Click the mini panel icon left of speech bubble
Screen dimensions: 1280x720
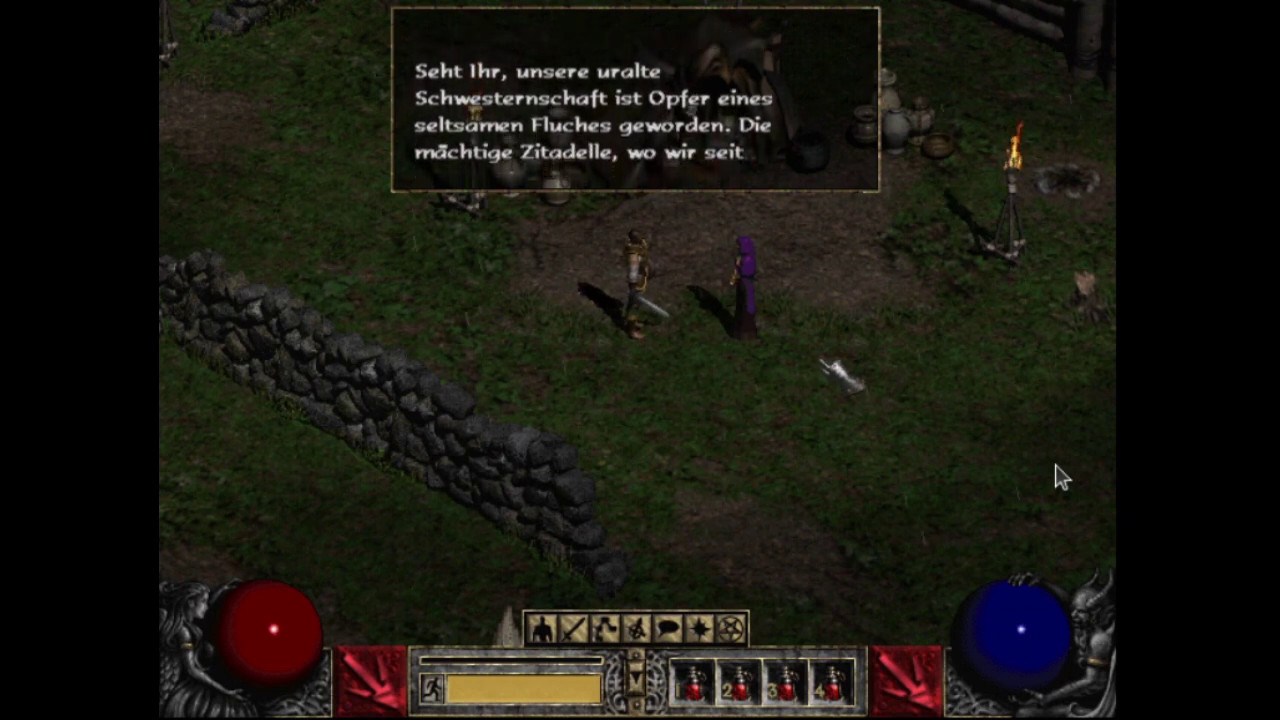coord(636,629)
